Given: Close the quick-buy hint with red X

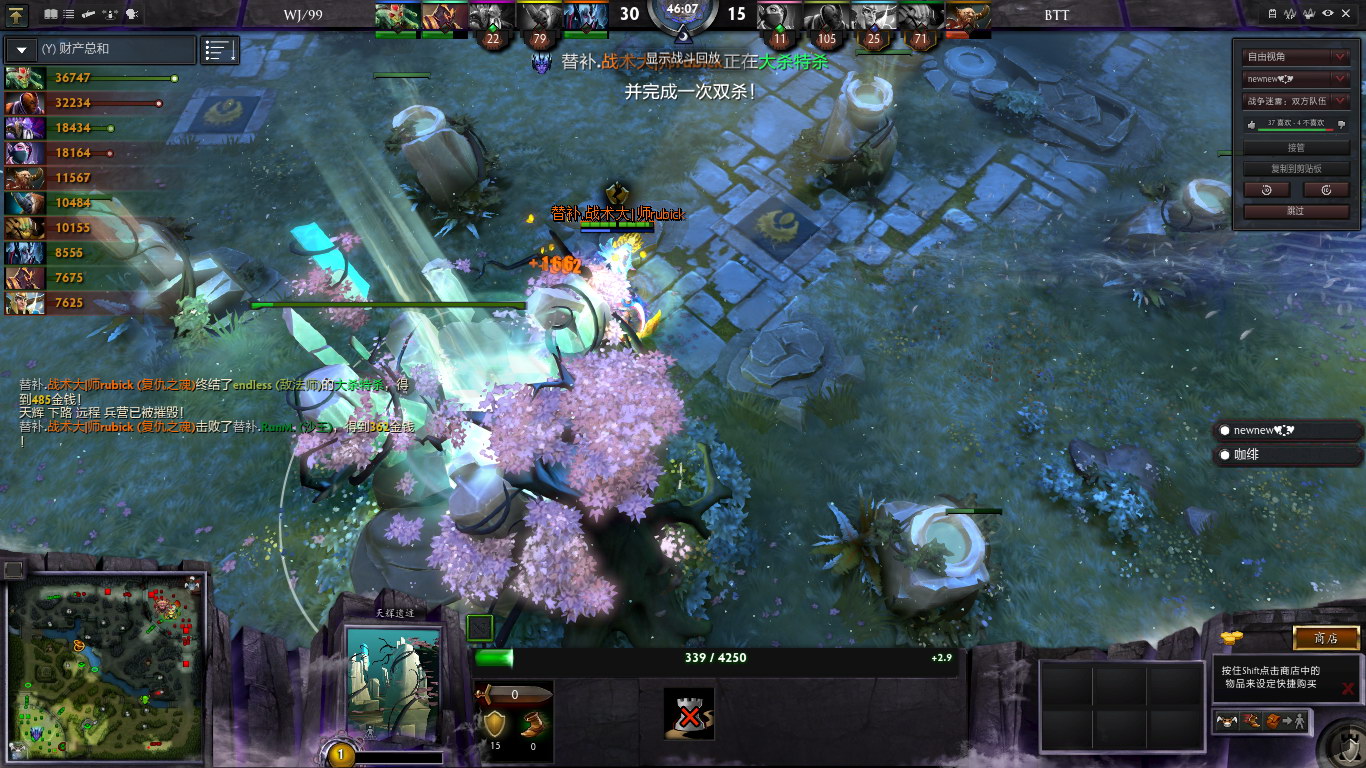Looking at the screenshot, I should coord(1348,688).
